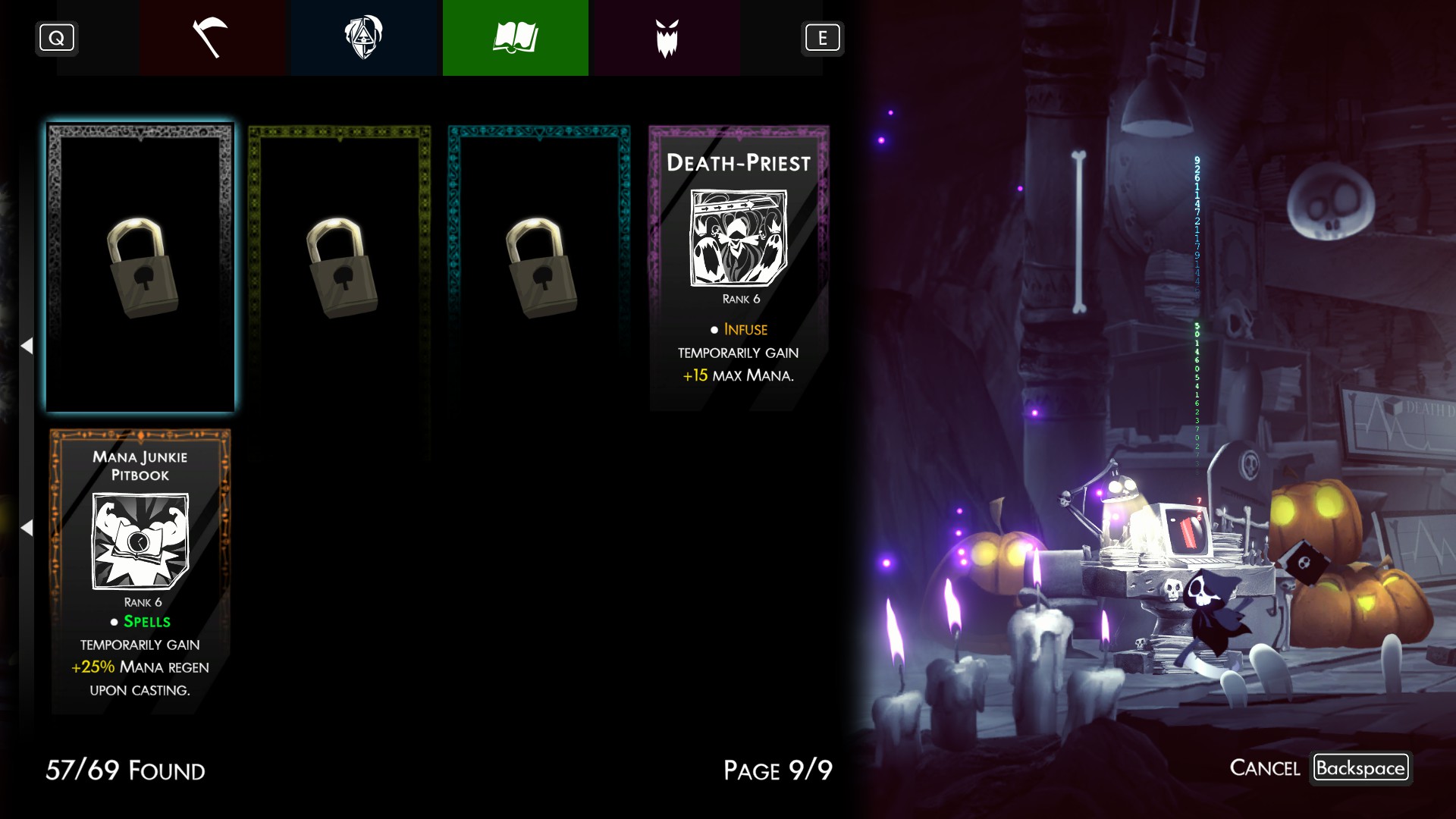Choose the Mana Junkie Pitbook card
The image size is (1456, 819).
pyautogui.click(x=140, y=572)
